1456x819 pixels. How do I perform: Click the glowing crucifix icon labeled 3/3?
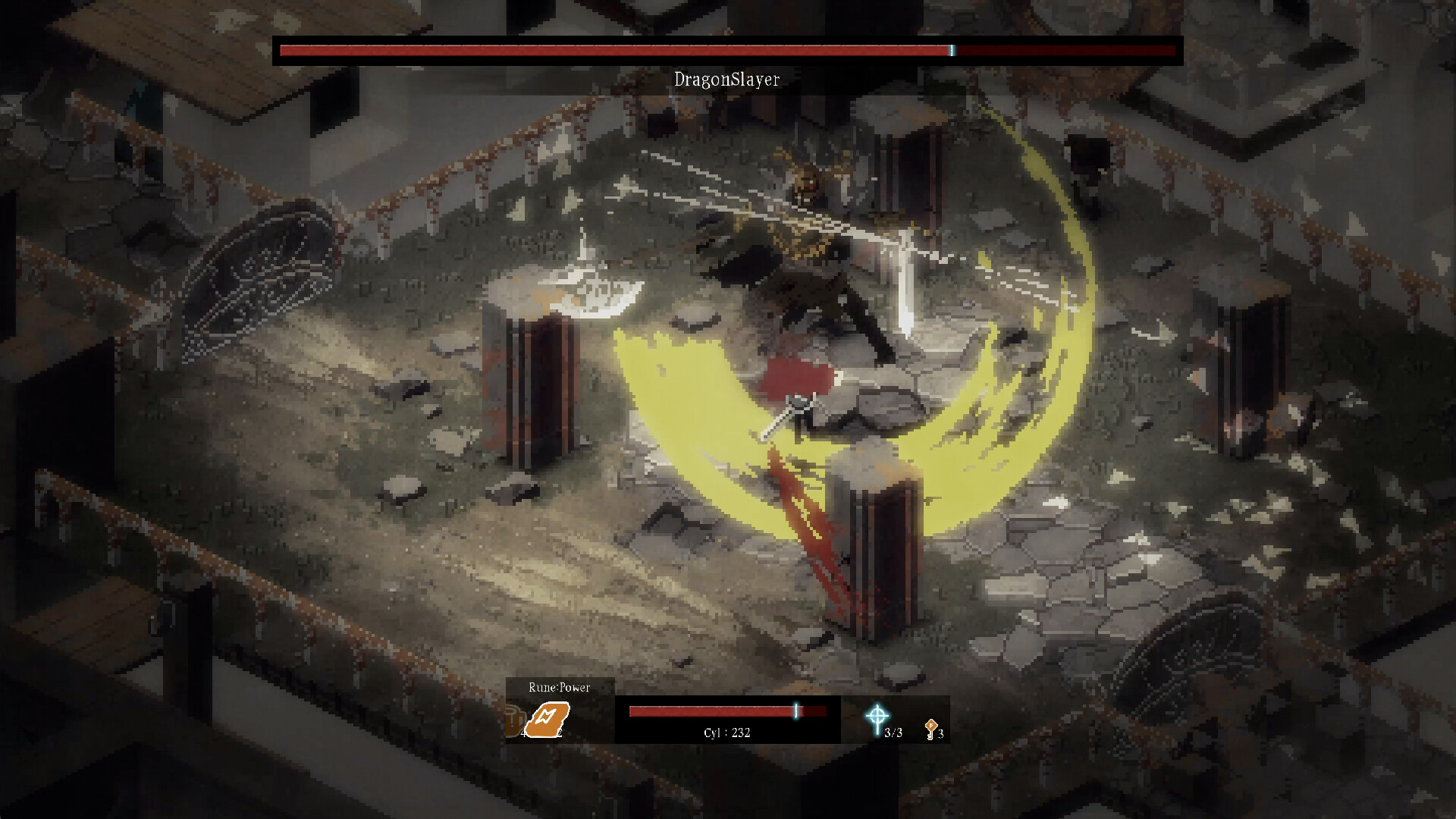878,715
